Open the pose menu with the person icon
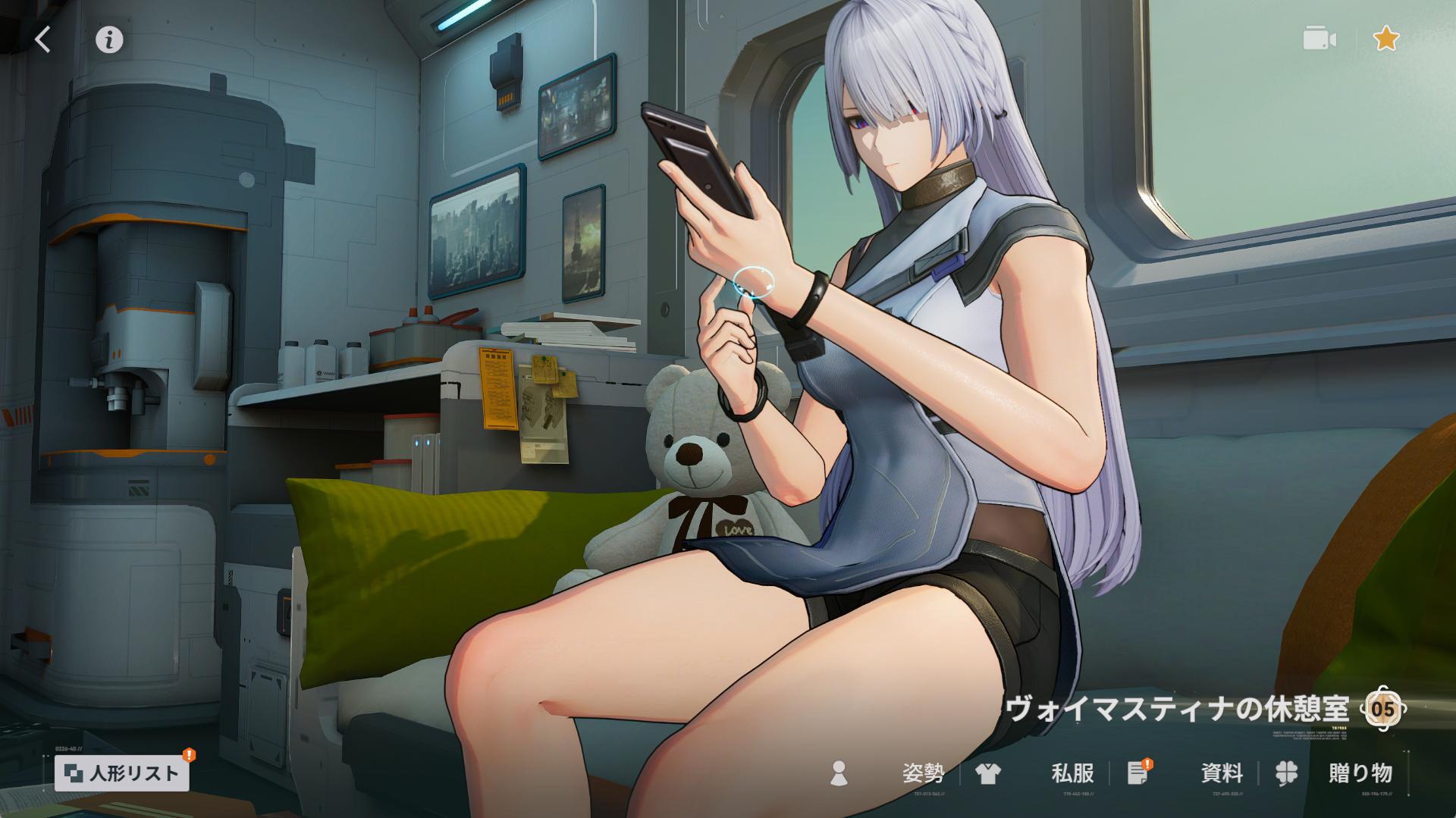The height and width of the screenshot is (818, 1456). click(839, 773)
